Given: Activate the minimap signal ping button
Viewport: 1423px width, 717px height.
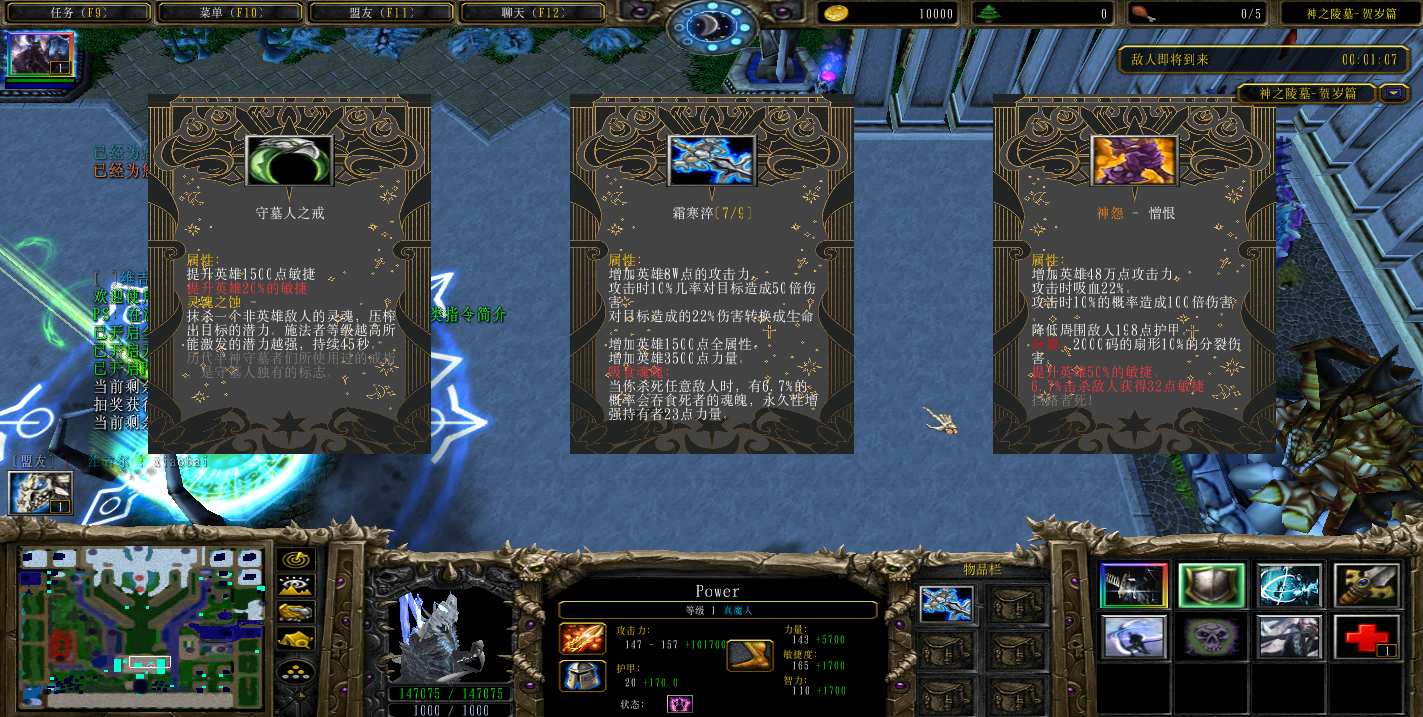Looking at the screenshot, I should pyautogui.click(x=296, y=560).
